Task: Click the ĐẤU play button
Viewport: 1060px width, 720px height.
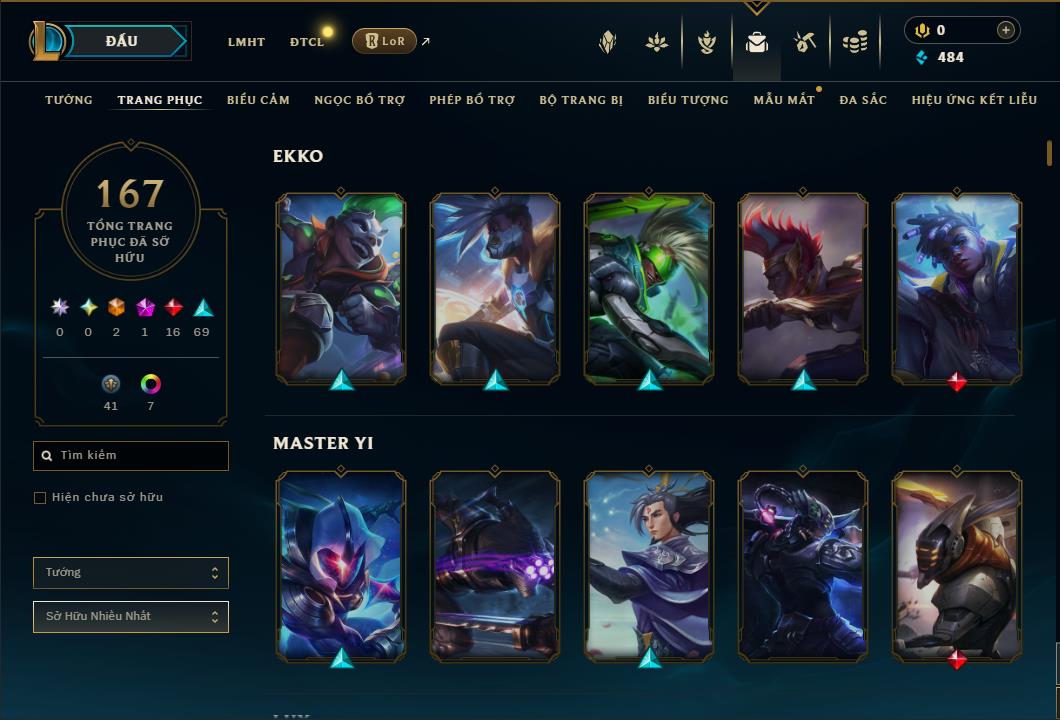Action: click(x=122, y=41)
